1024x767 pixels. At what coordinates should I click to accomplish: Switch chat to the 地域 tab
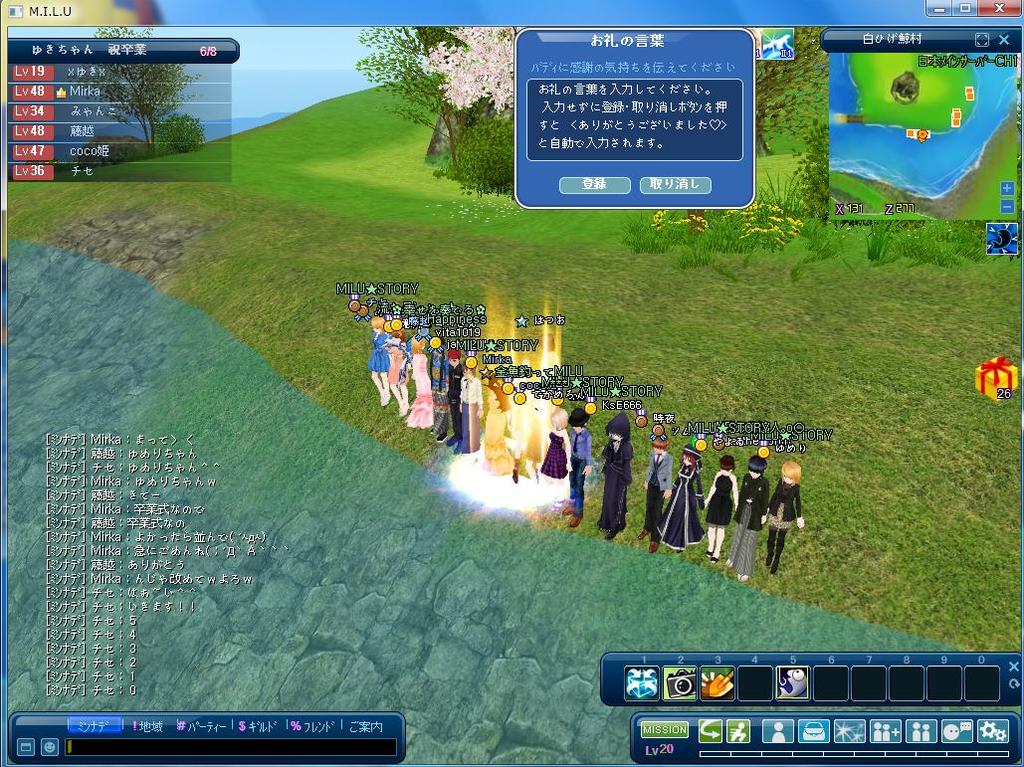pos(148,726)
